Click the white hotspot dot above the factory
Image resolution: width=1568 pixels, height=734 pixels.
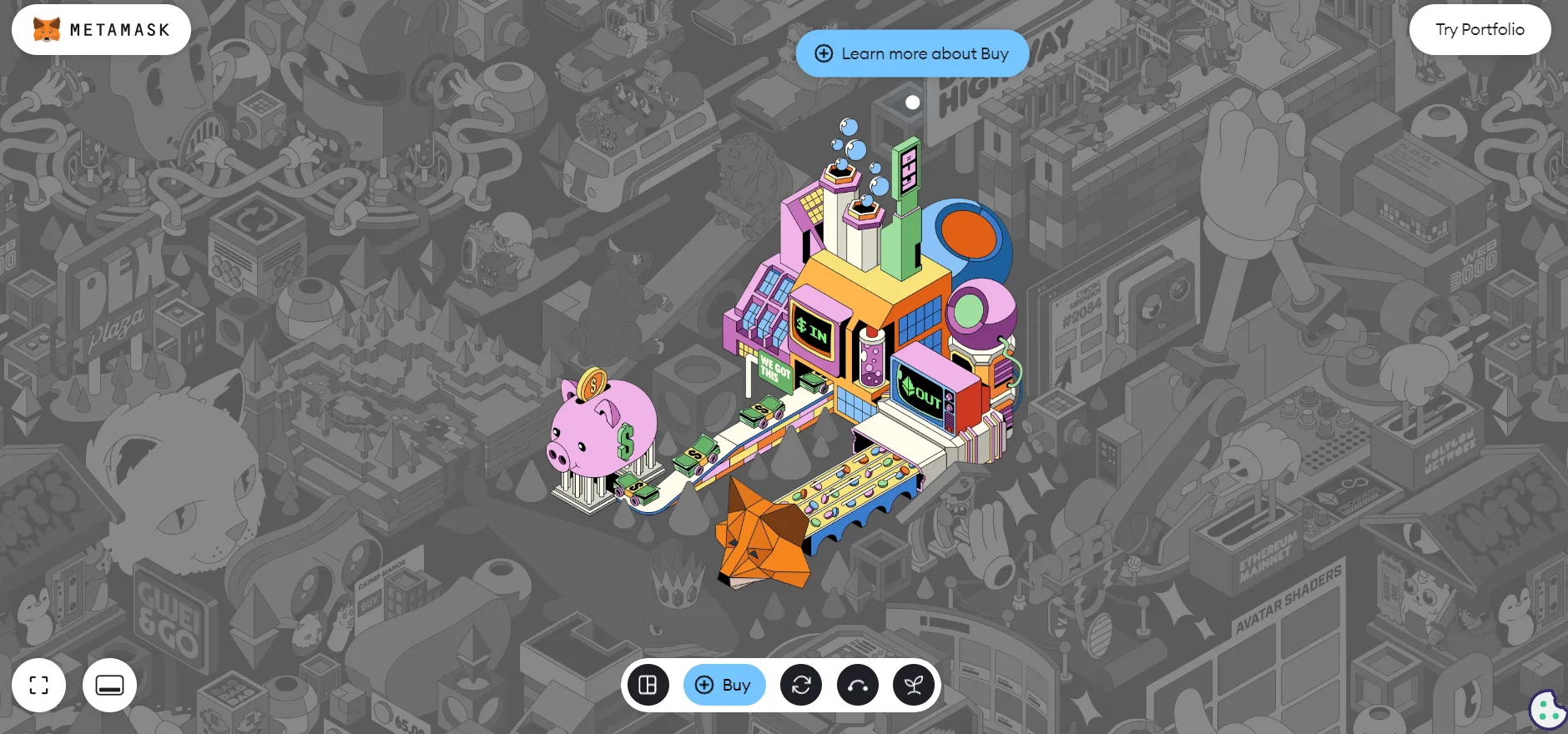(x=913, y=103)
